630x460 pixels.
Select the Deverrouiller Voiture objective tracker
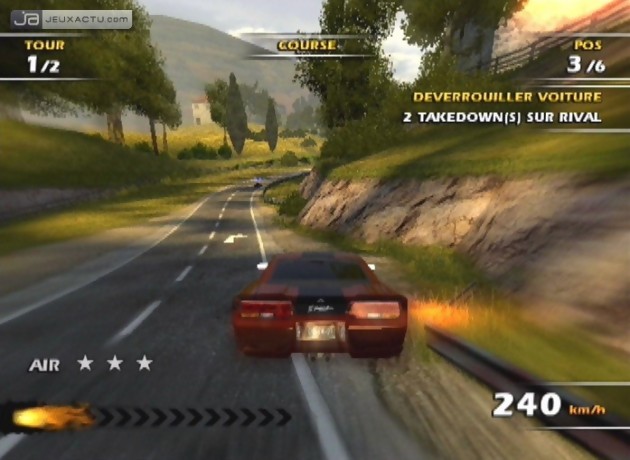pos(507,107)
